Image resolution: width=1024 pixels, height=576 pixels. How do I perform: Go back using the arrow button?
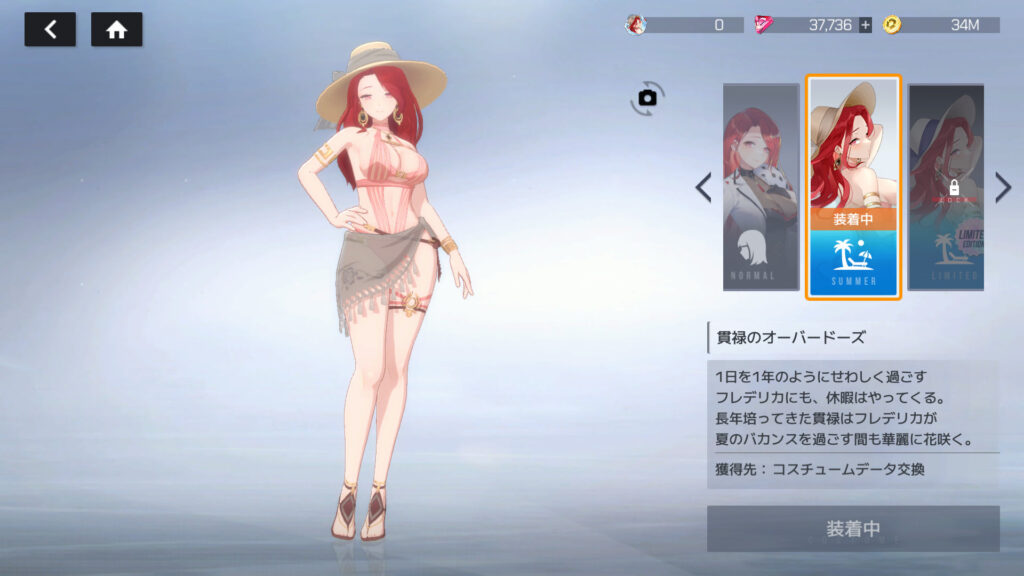[x=50, y=29]
